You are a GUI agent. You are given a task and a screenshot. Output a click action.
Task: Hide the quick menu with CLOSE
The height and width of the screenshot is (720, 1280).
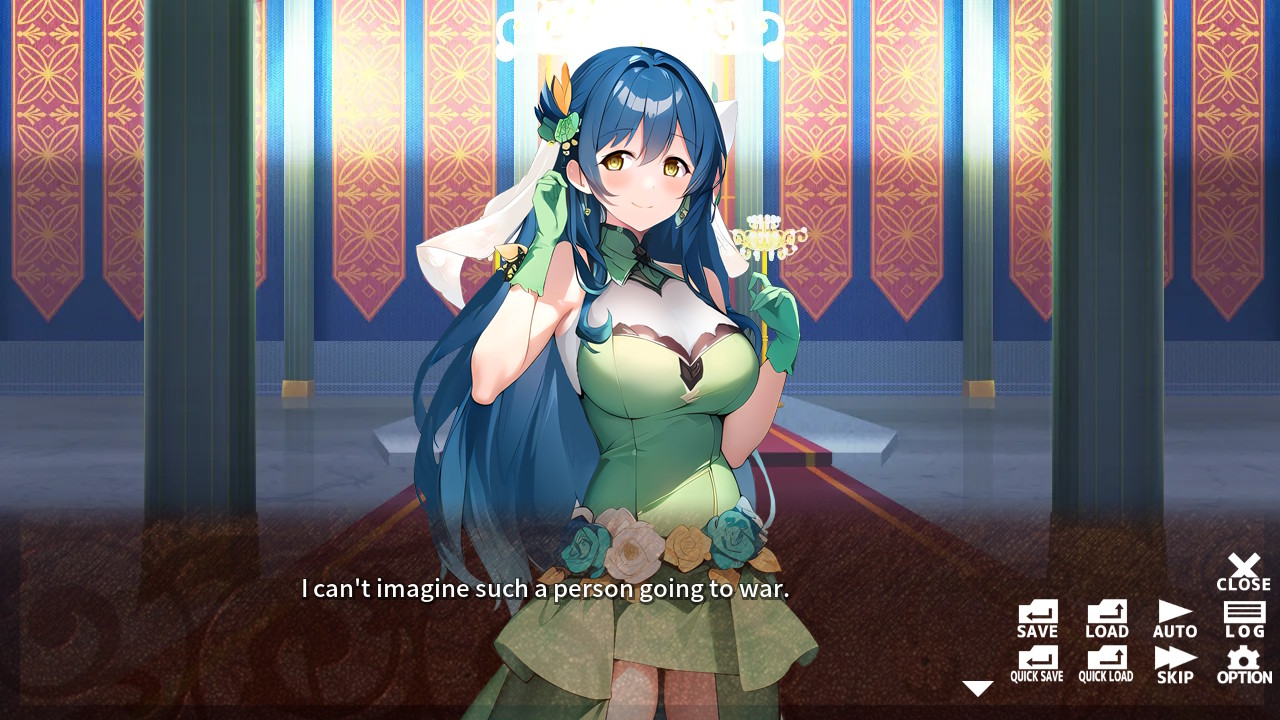pos(1244,567)
